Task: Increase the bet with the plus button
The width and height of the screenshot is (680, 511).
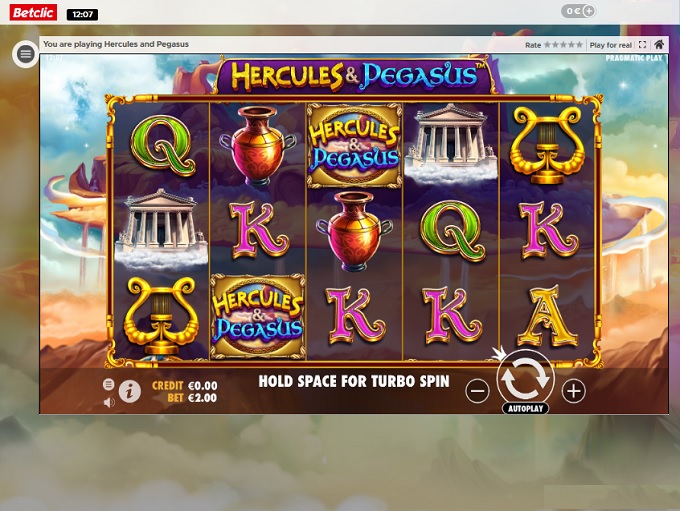Action: (x=573, y=391)
